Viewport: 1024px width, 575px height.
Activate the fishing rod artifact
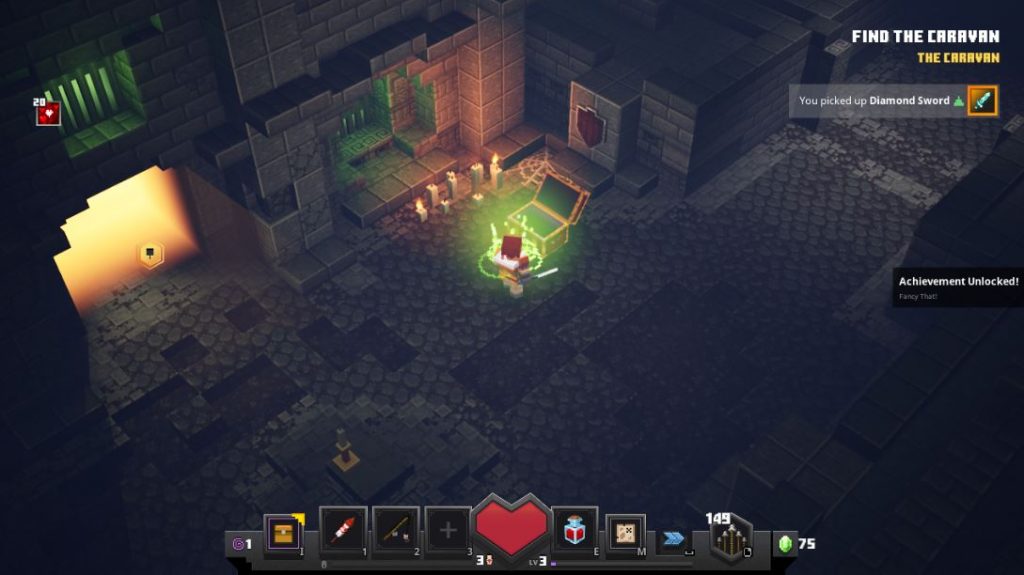395,529
